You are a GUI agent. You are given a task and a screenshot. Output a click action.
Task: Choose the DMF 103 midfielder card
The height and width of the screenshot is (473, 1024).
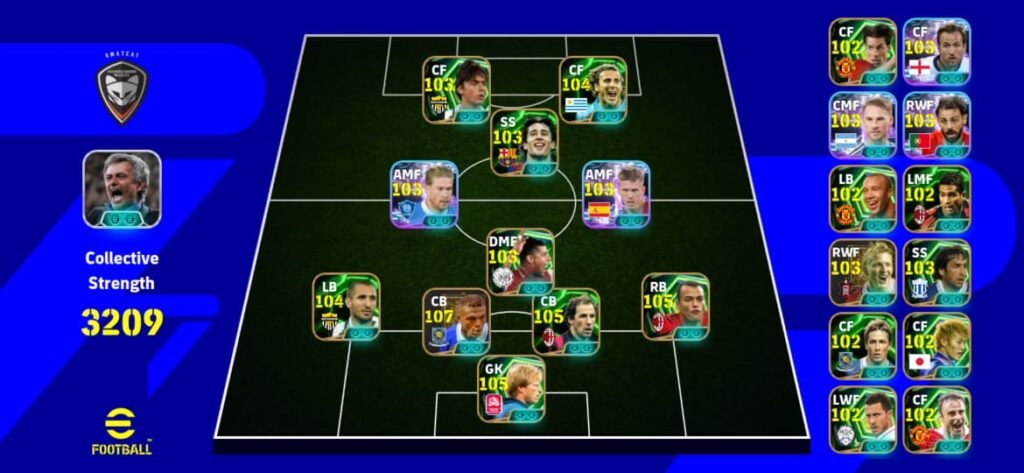click(520, 261)
